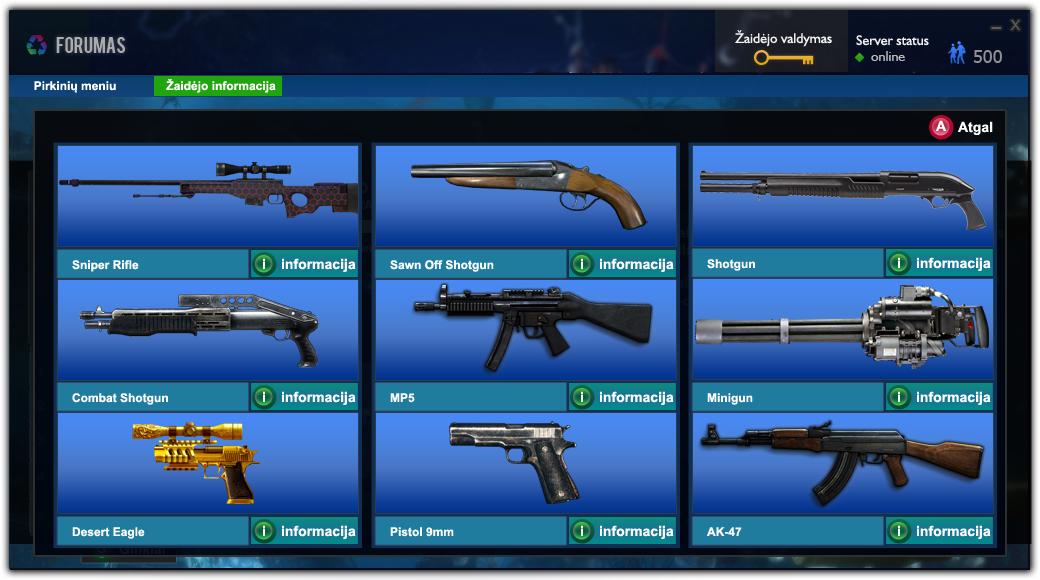
Task: Open informacija for Combat Shotgun
Action: [304, 397]
